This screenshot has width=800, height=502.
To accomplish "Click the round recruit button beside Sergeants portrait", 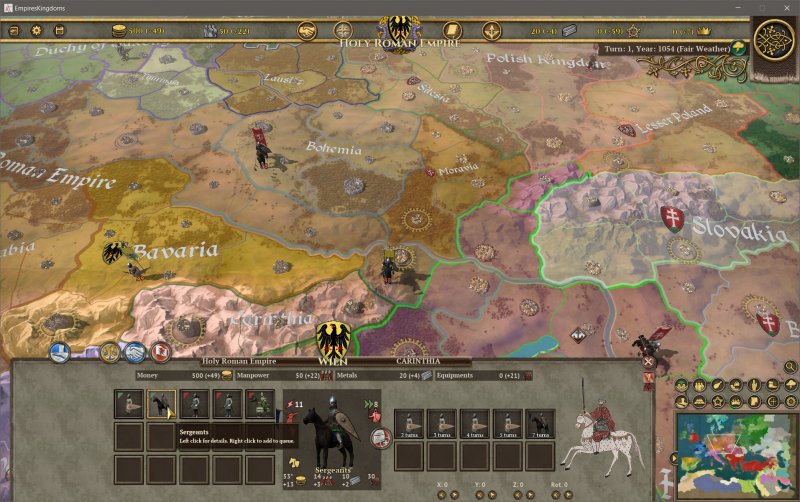I will [381, 437].
